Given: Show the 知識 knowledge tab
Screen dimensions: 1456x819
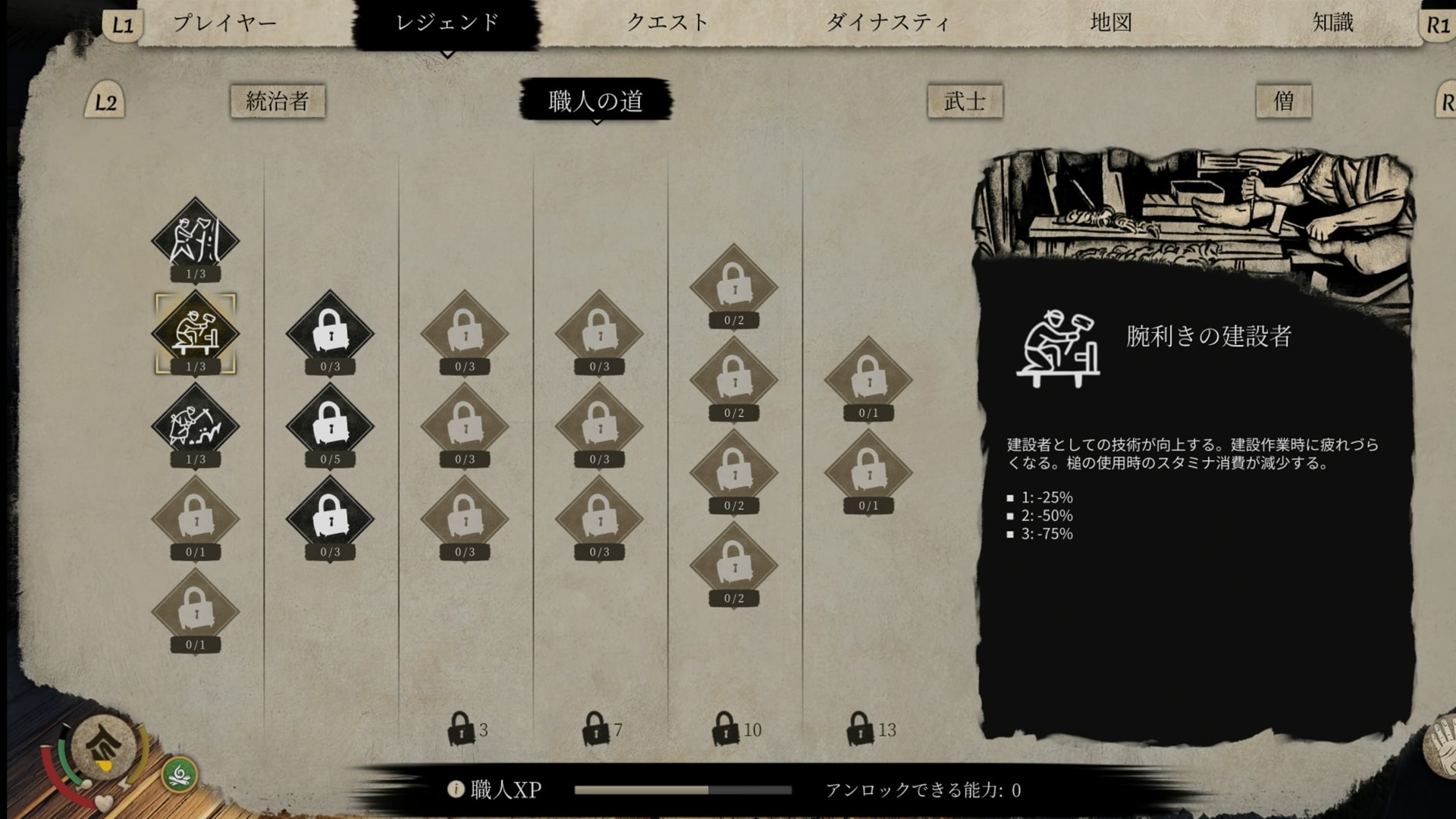Looking at the screenshot, I should 1332,23.
